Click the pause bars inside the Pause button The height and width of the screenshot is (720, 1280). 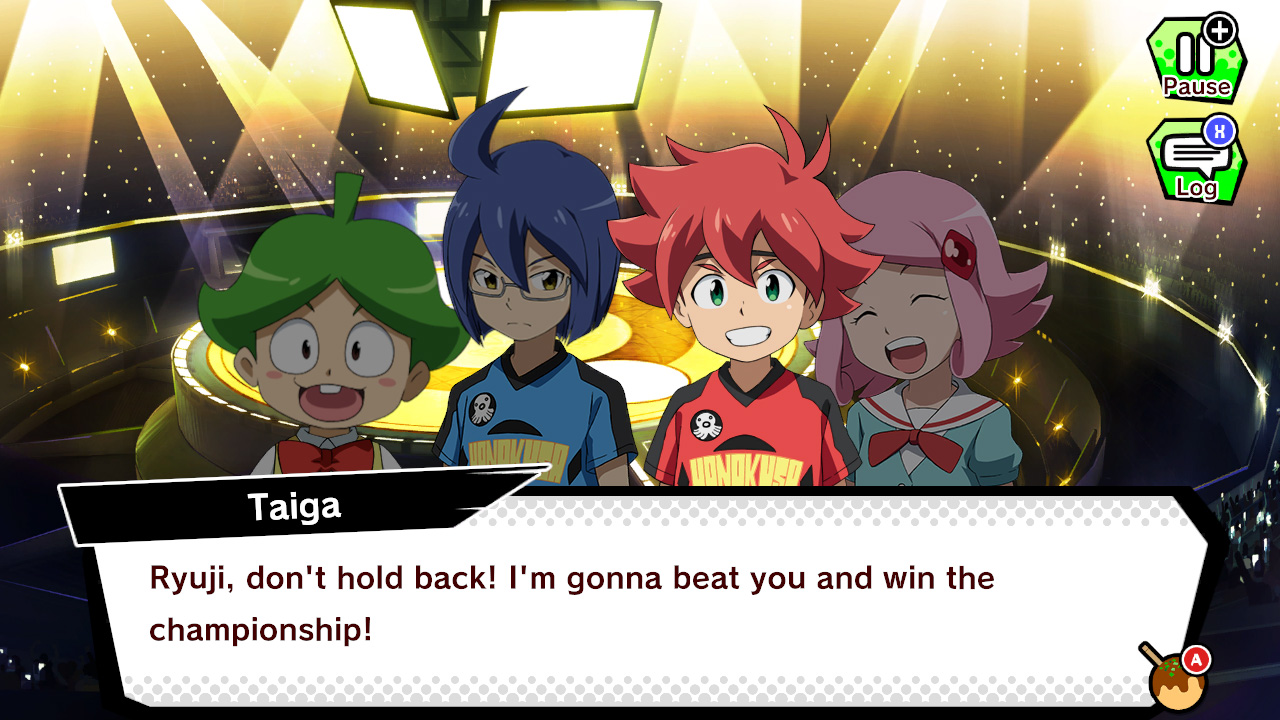coord(1192,52)
